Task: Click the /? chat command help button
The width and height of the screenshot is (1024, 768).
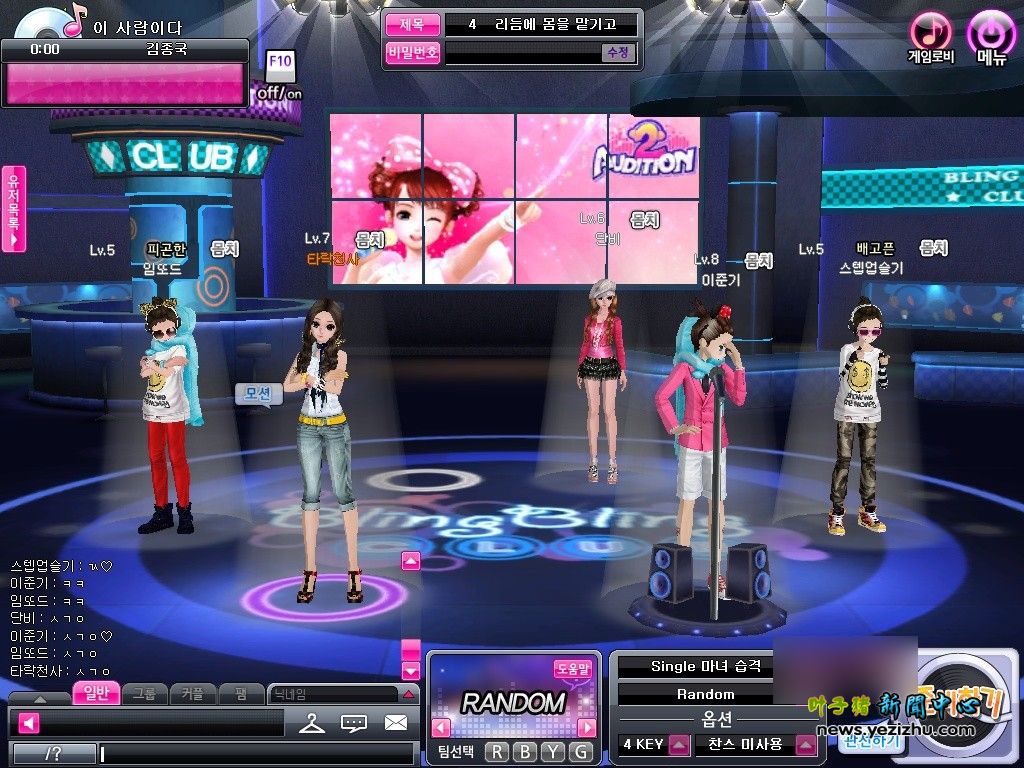Action: point(53,753)
